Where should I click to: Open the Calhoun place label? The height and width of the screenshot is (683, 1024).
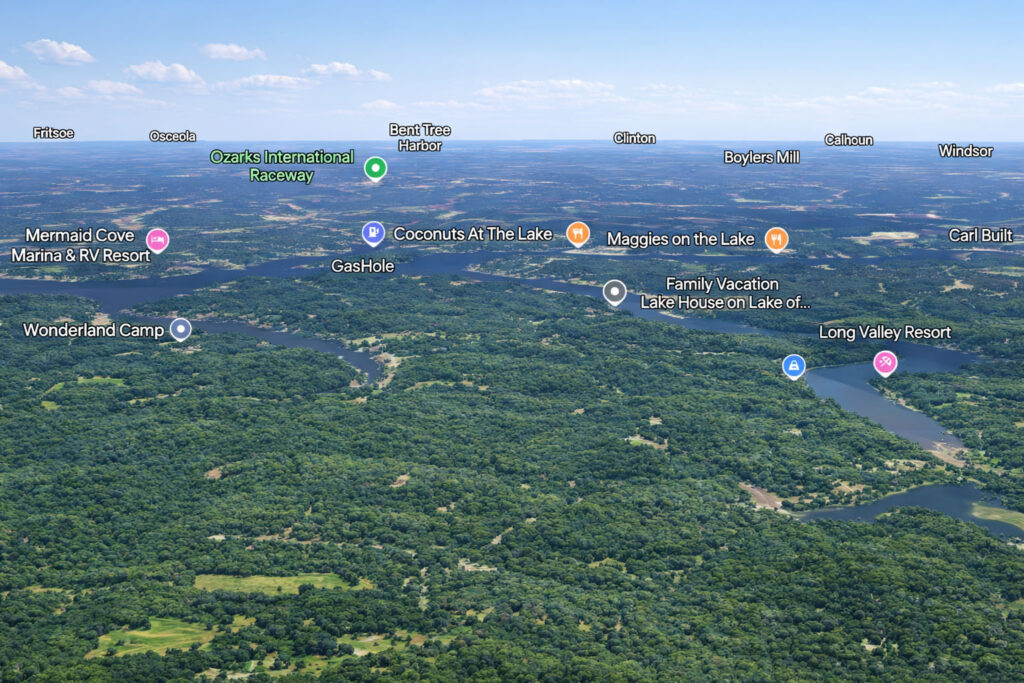click(848, 140)
